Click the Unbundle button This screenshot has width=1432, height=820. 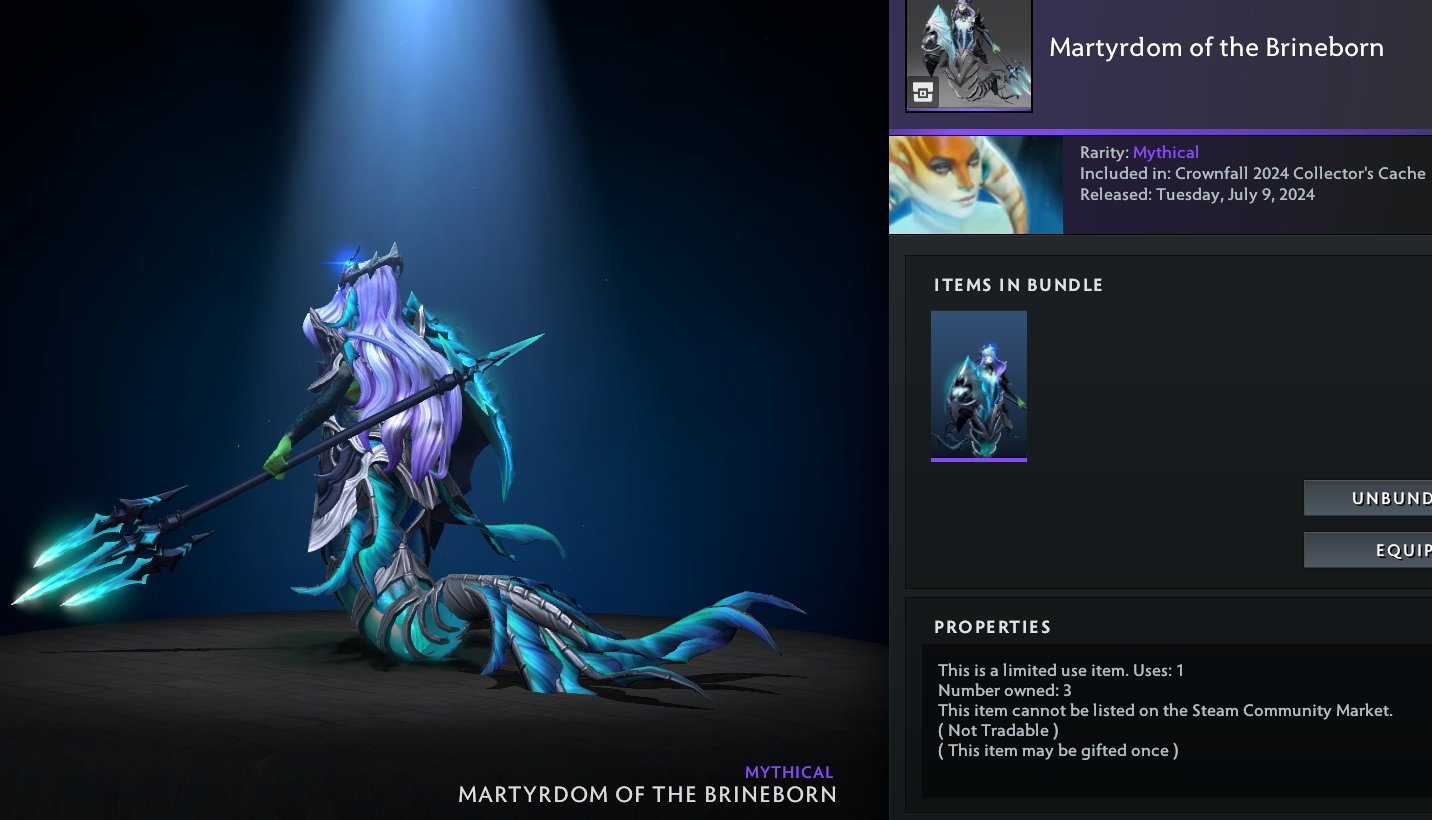[1368, 498]
